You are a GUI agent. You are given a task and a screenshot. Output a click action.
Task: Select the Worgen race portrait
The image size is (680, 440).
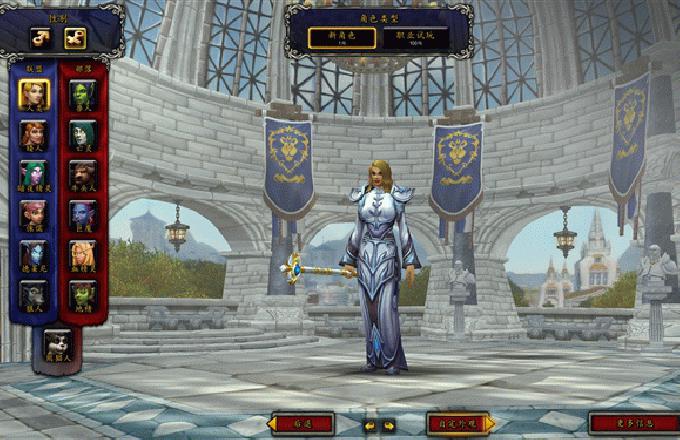click(32, 294)
